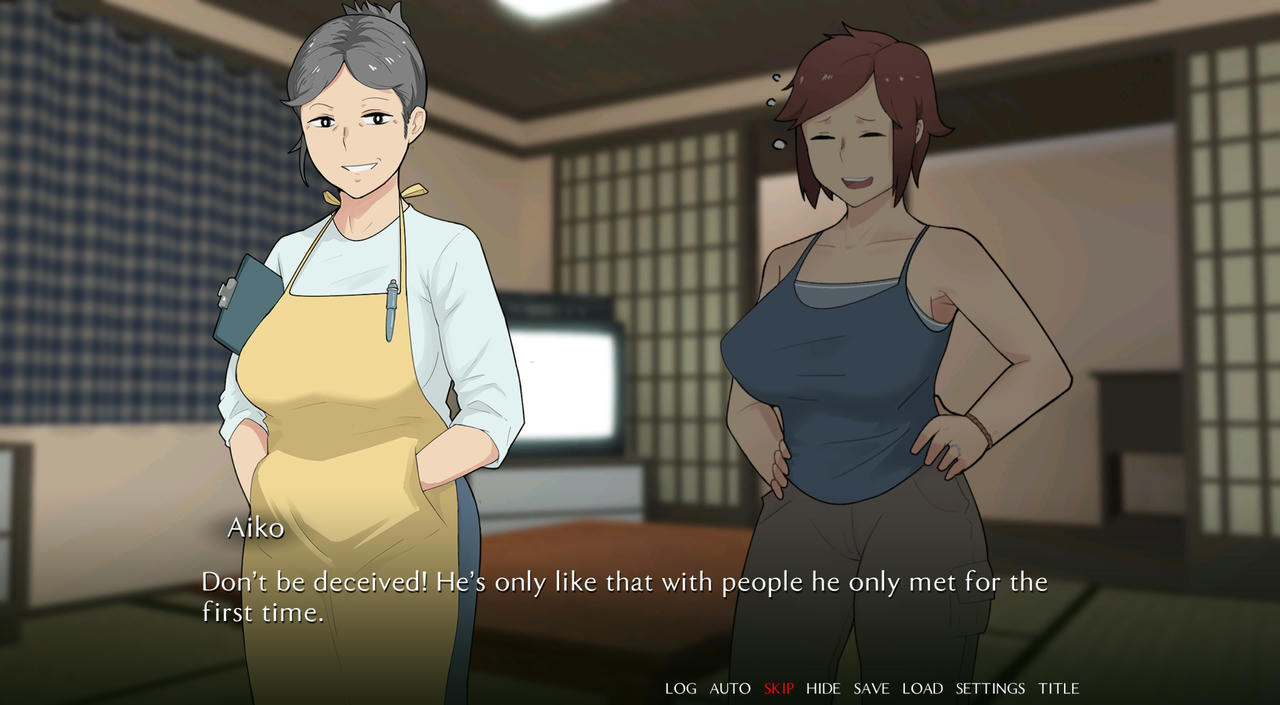1280x705 pixels.
Task: Enable AUTO text advance
Action: coord(730,688)
